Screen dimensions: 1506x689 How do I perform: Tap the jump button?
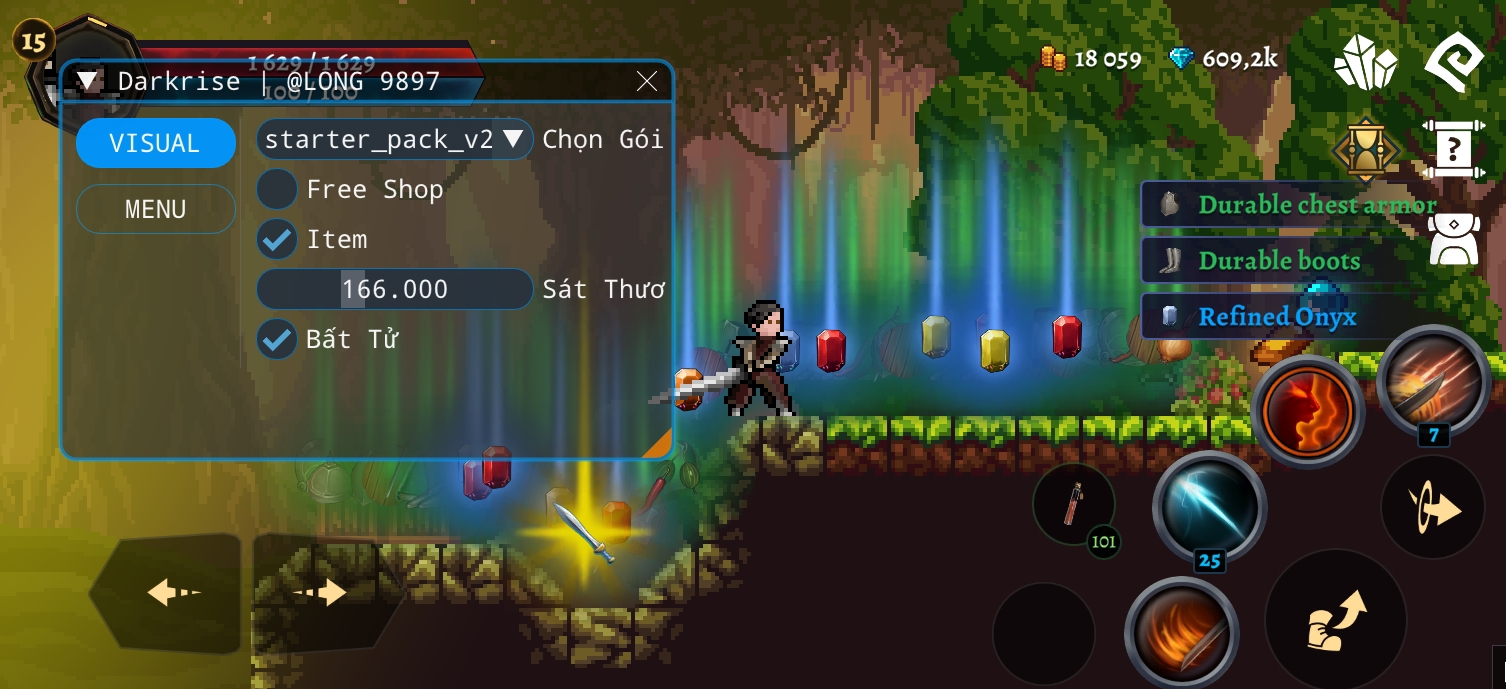pyautogui.click(x=1335, y=619)
